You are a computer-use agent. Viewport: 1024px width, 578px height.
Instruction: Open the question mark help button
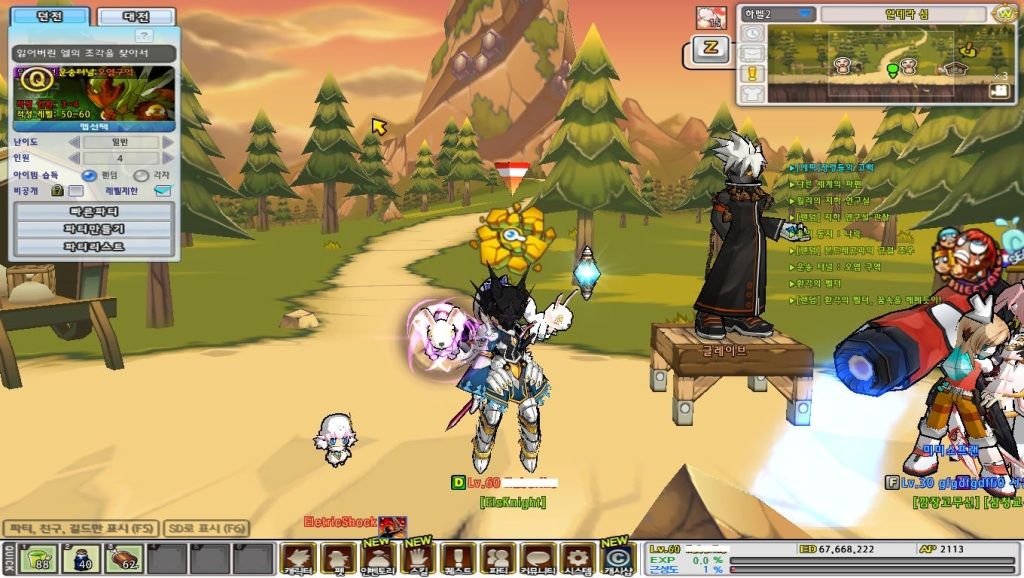tap(145, 36)
